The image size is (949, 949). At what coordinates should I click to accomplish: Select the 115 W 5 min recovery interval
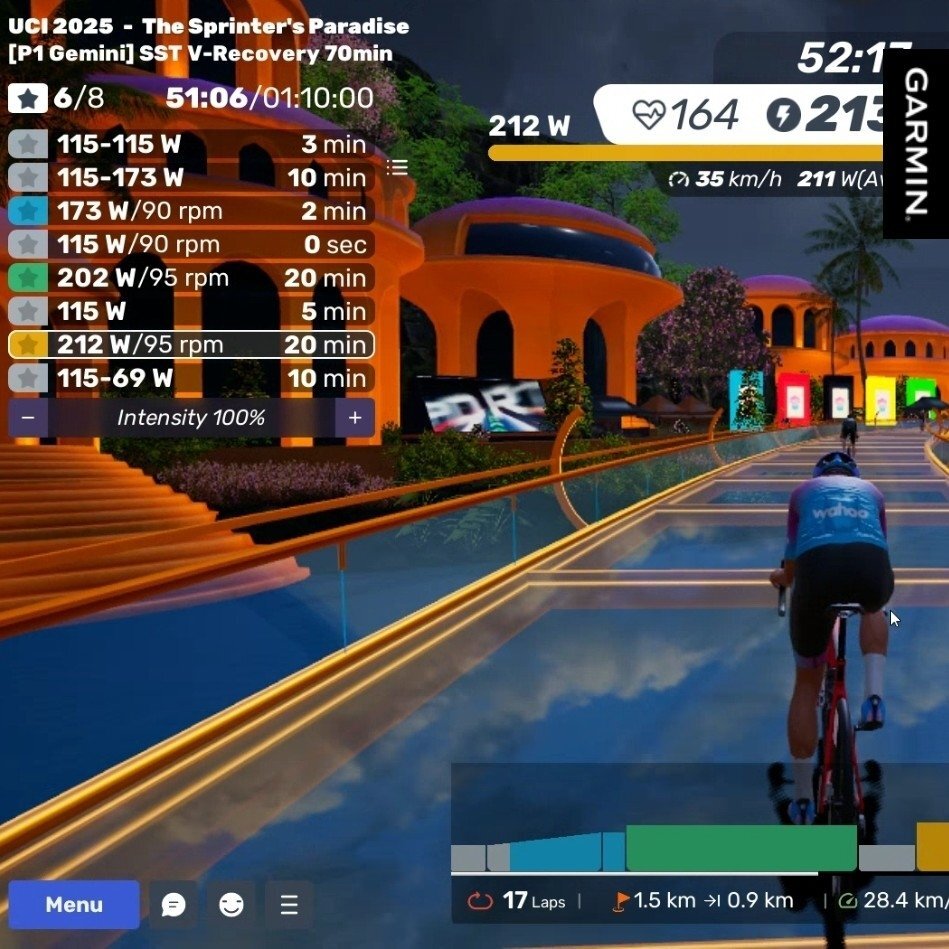coord(191,311)
